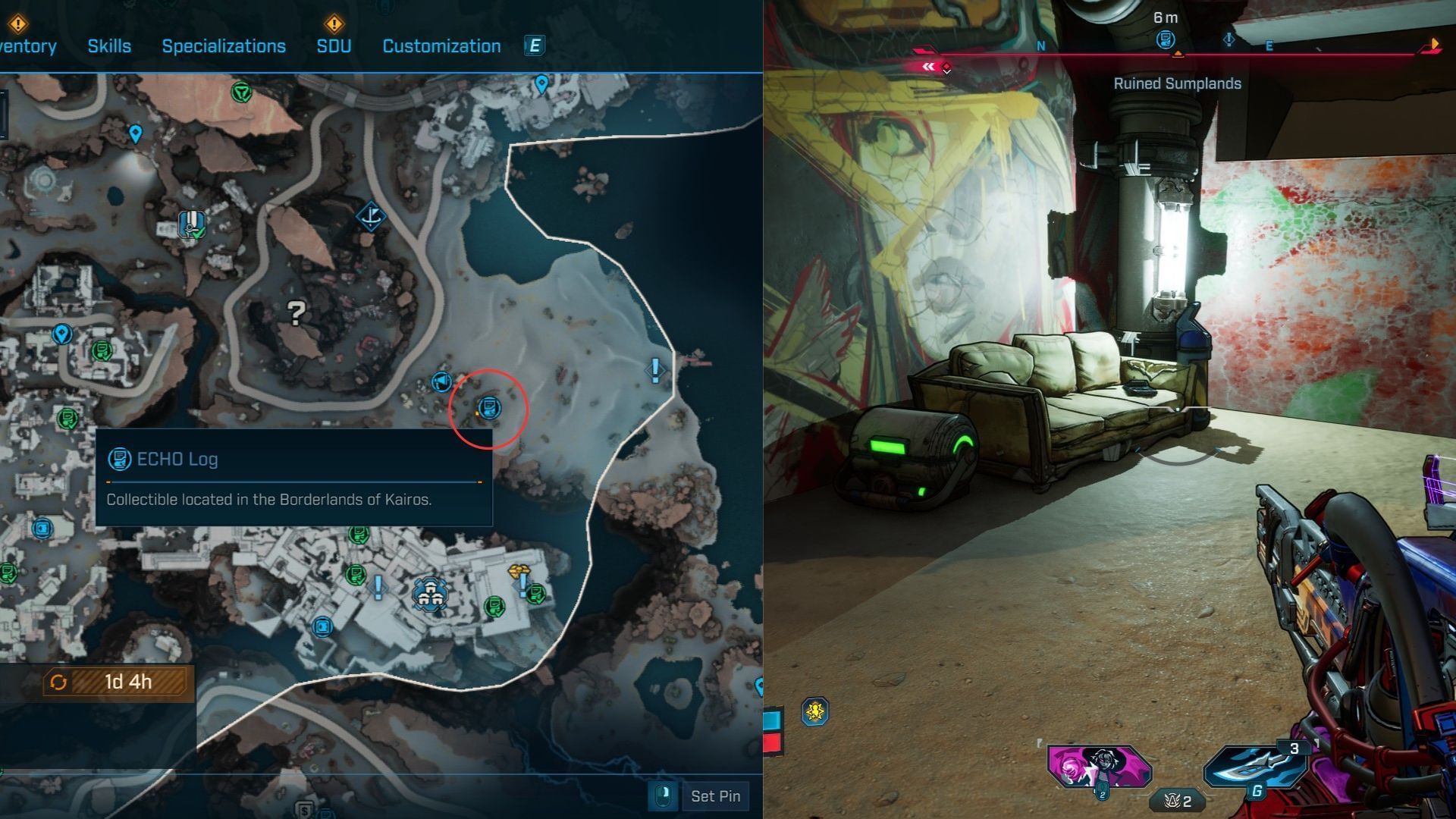Go to the Customization tab
This screenshot has width=1456, height=819.
pyautogui.click(x=441, y=46)
